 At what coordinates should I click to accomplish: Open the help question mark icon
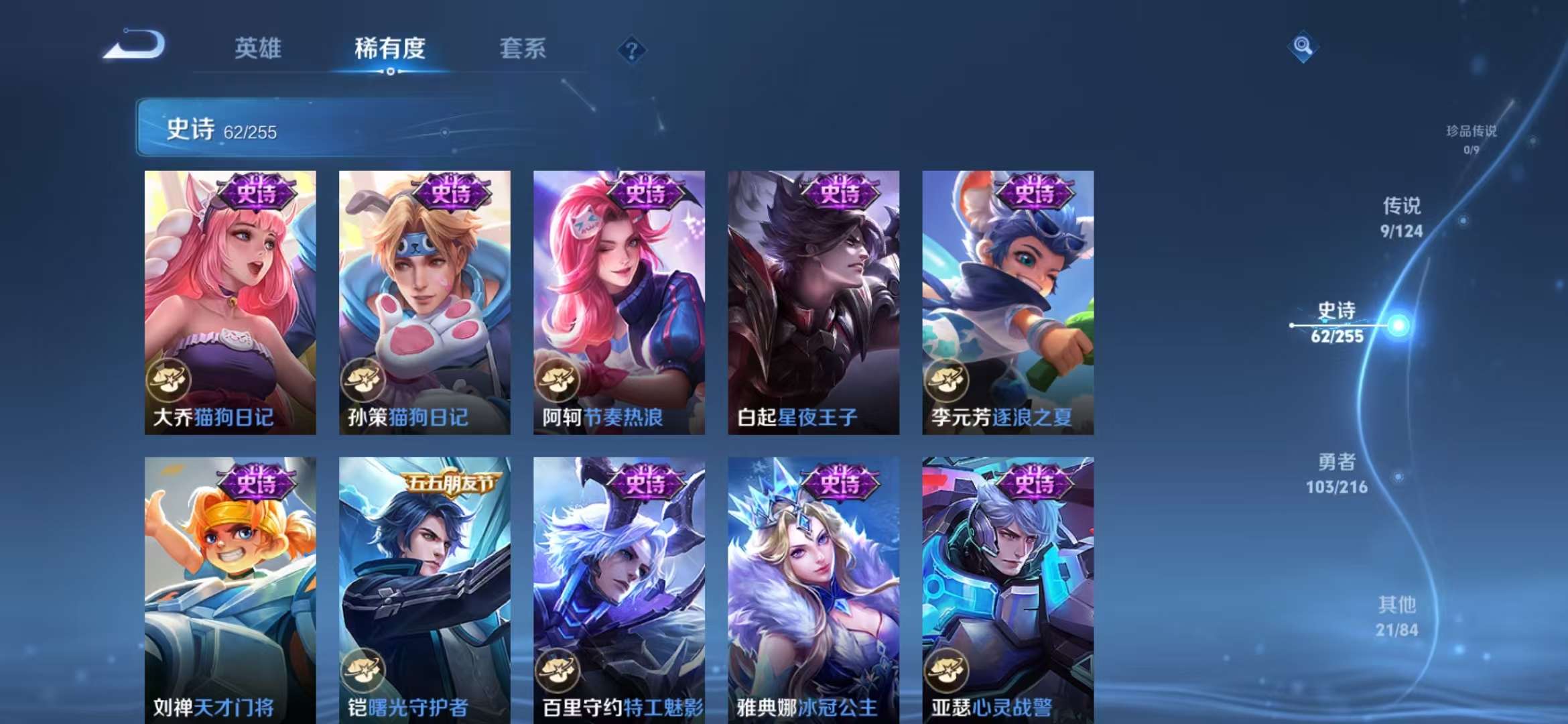(x=631, y=49)
